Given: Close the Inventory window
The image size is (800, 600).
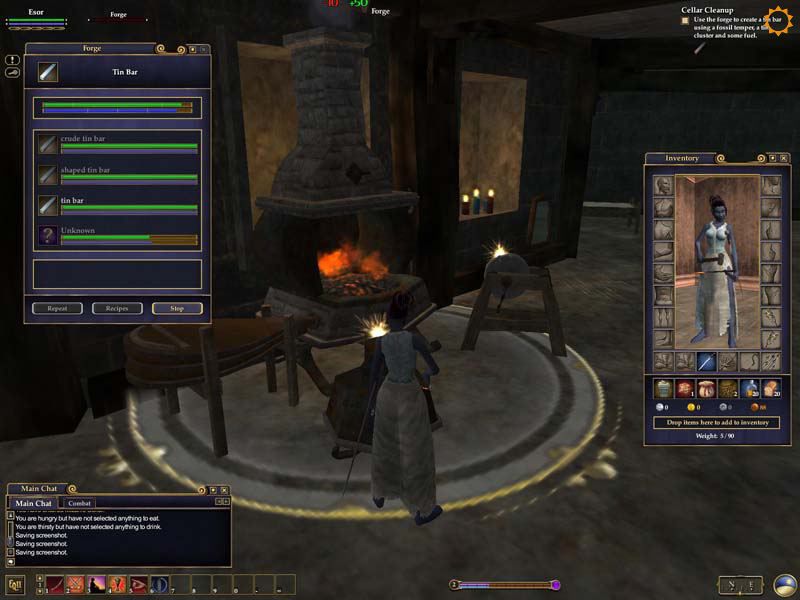Looking at the screenshot, I should [784, 158].
